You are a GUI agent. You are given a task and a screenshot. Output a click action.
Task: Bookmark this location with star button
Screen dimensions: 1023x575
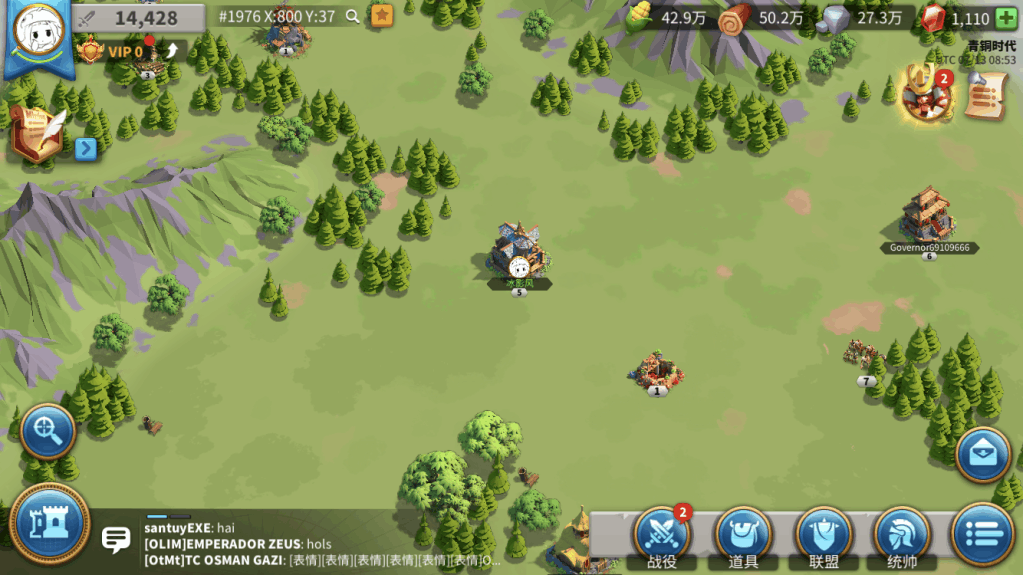[x=382, y=16]
